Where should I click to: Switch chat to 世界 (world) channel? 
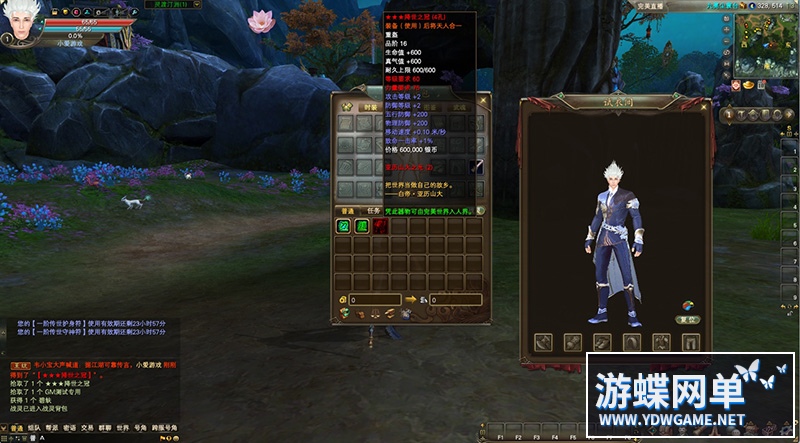(x=122, y=428)
